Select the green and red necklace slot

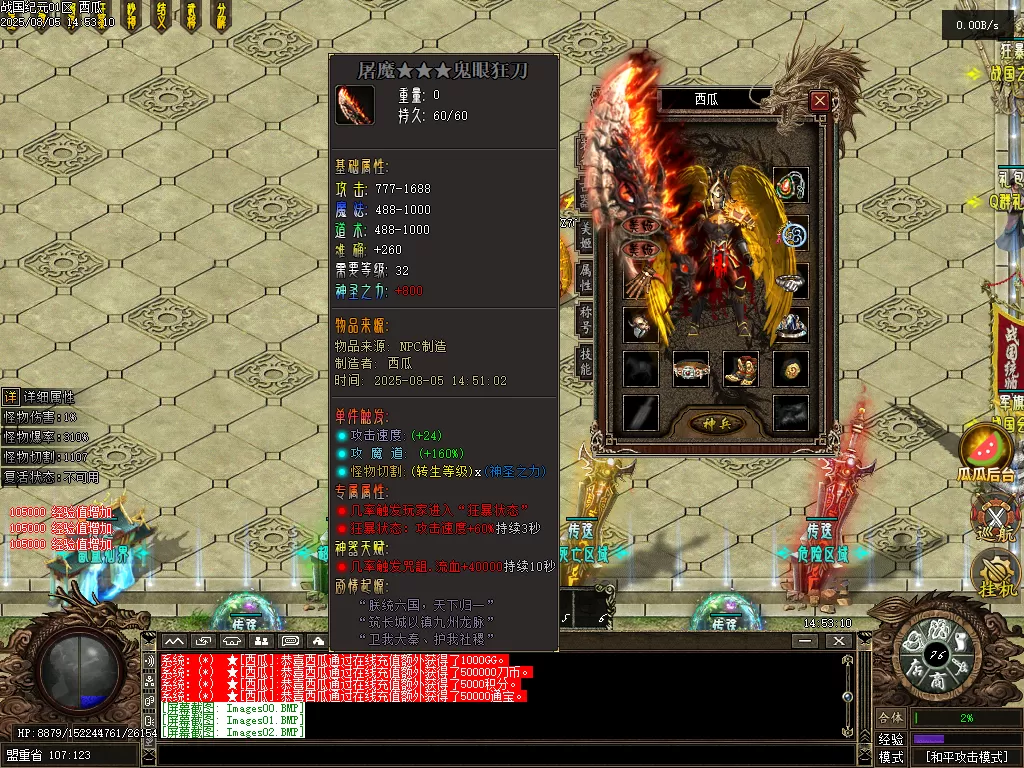[x=791, y=186]
